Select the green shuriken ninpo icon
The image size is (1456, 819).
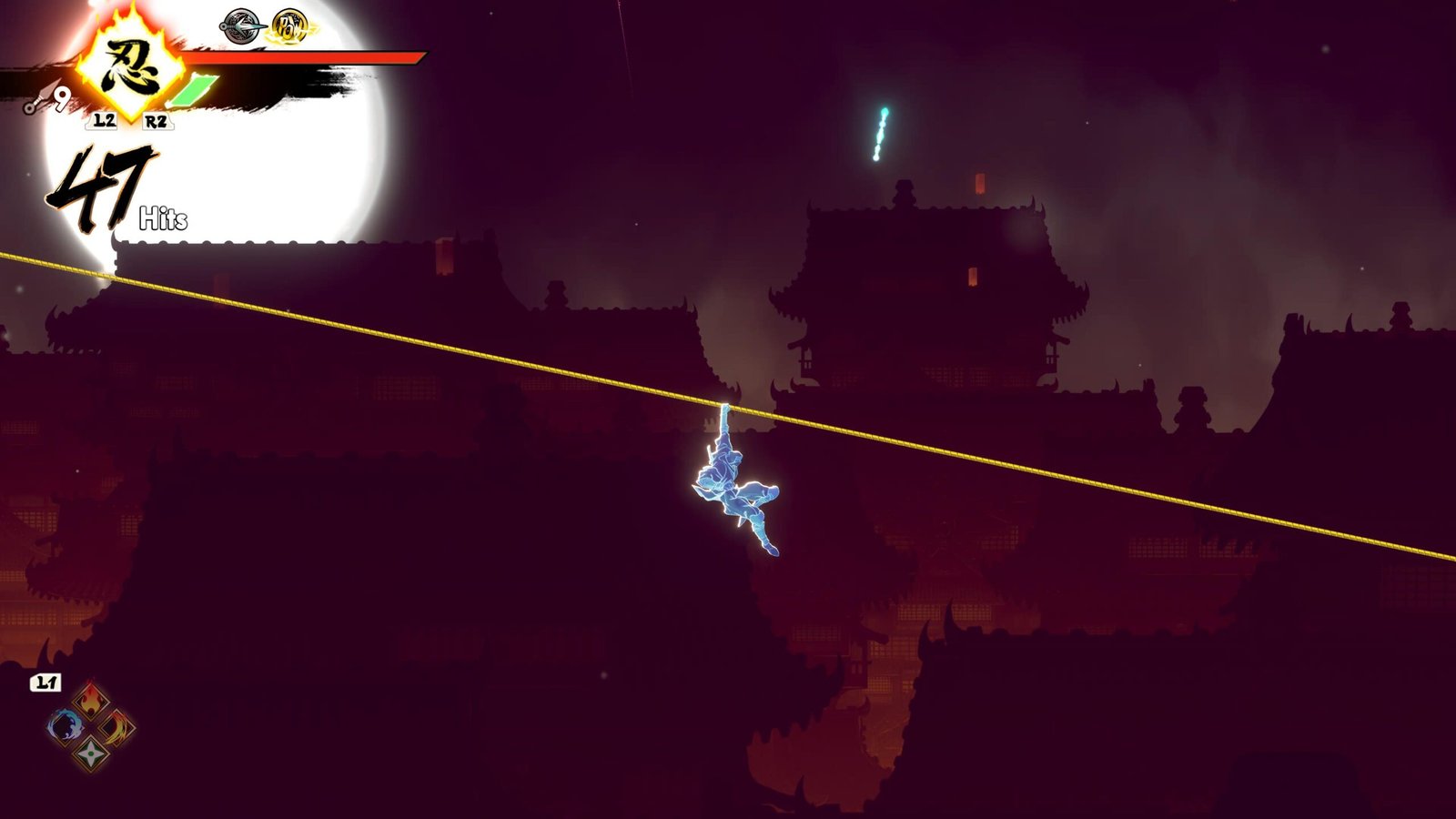coord(91,753)
